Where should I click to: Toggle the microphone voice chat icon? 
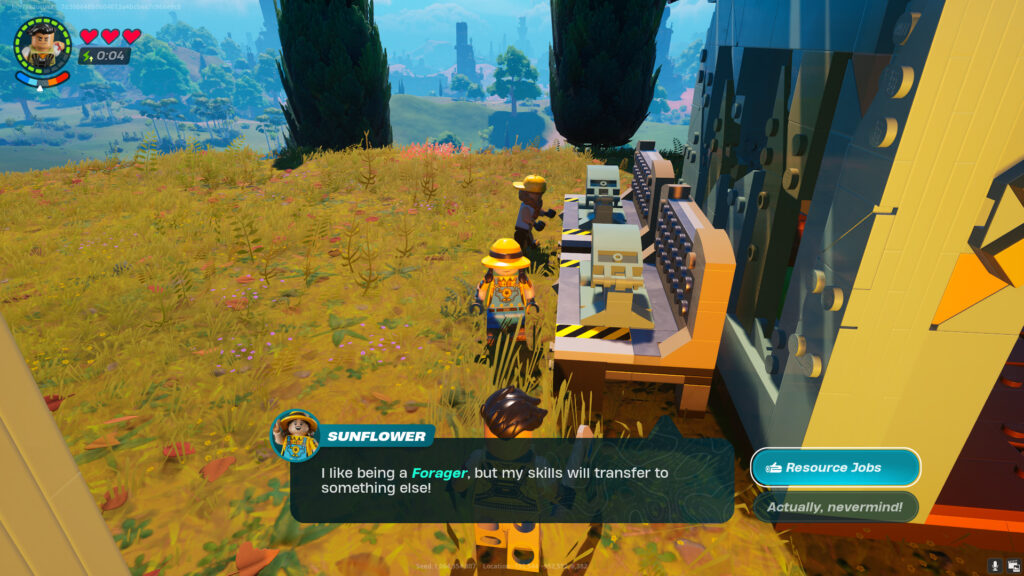point(994,566)
